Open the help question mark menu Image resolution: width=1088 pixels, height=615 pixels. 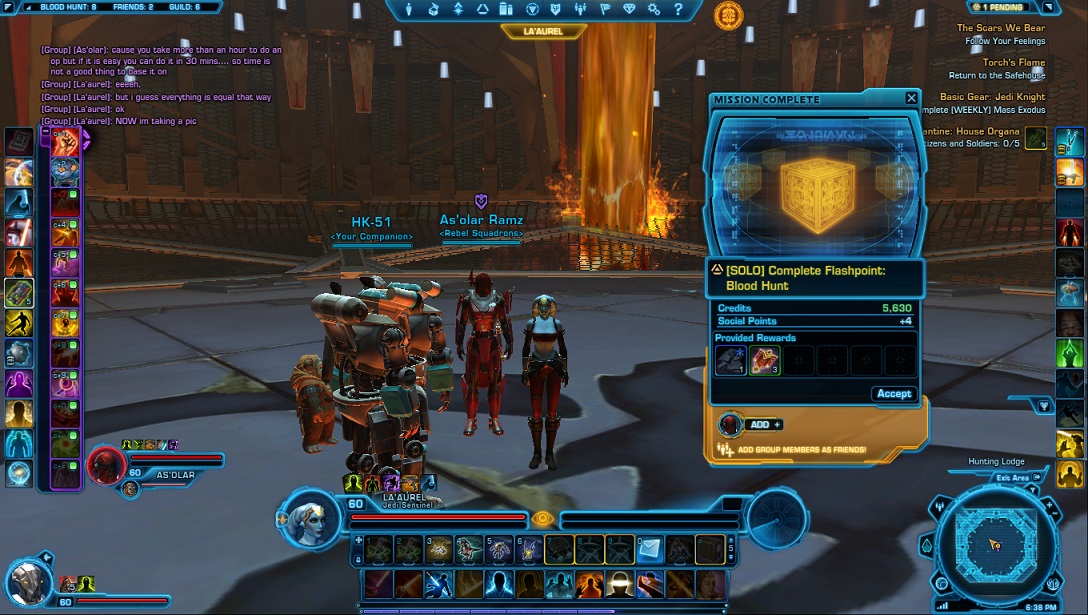click(x=678, y=10)
